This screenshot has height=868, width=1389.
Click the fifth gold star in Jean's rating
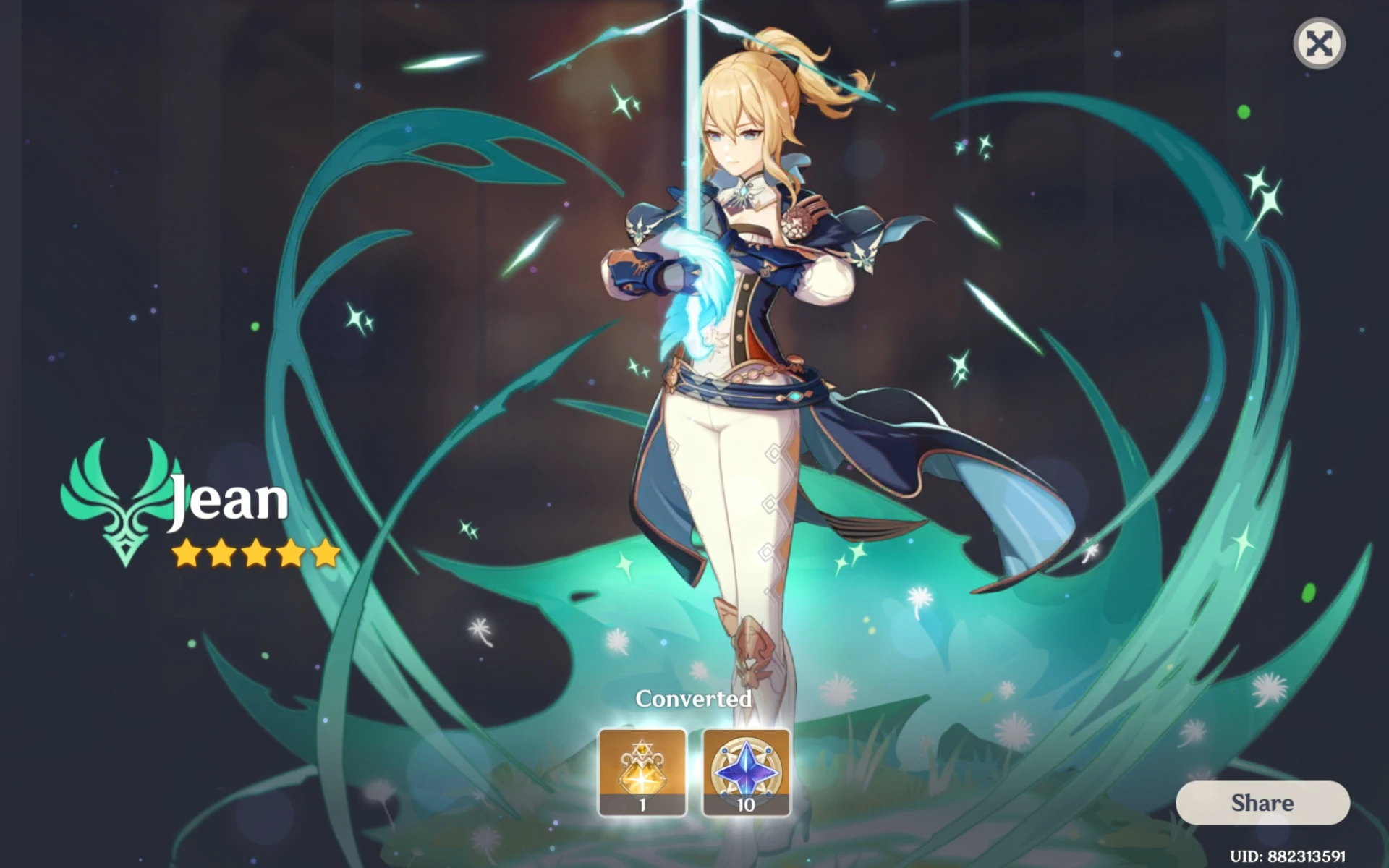324,553
